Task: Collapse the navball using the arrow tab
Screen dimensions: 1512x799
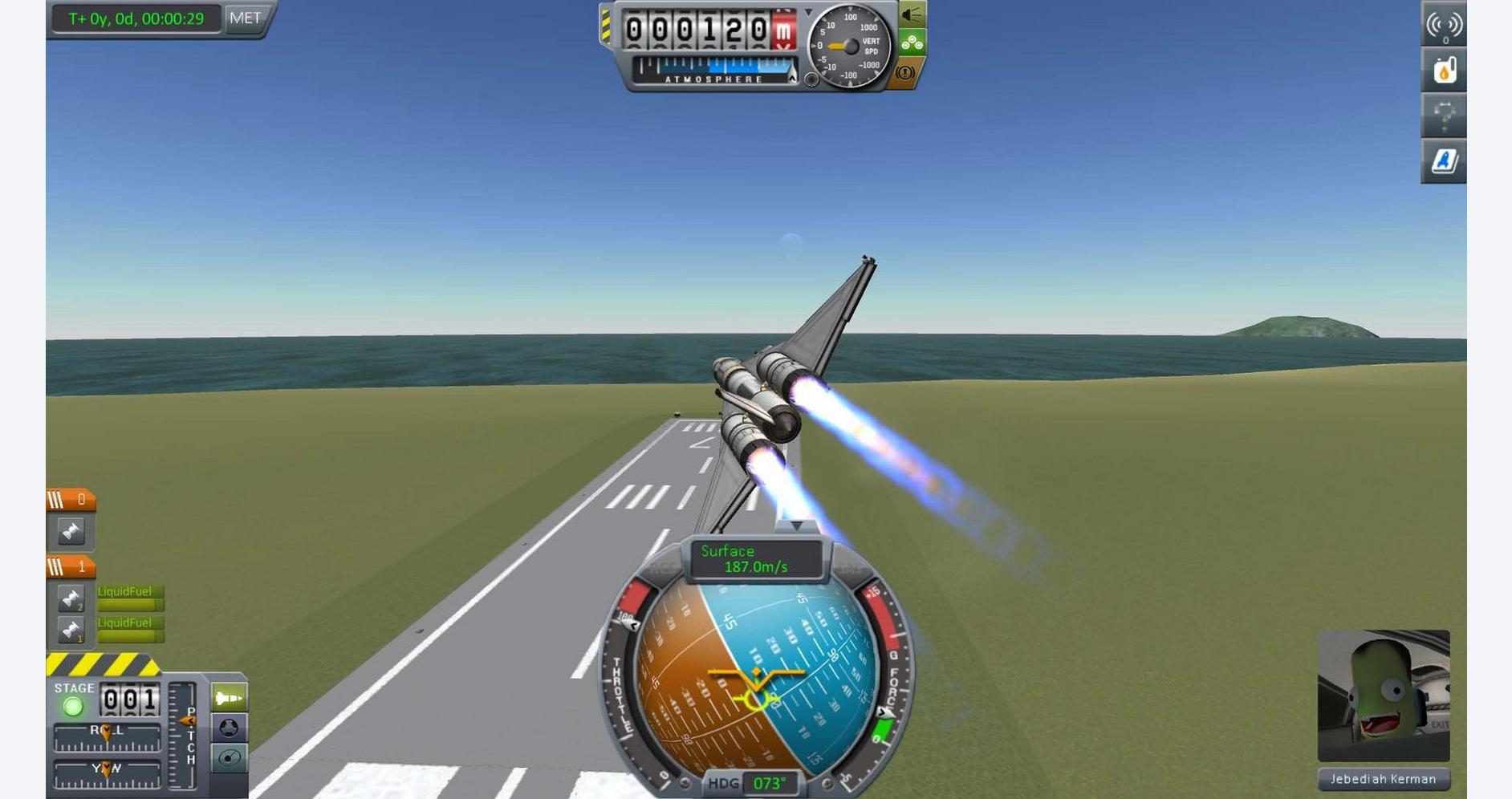Action: tap(796, 525)
